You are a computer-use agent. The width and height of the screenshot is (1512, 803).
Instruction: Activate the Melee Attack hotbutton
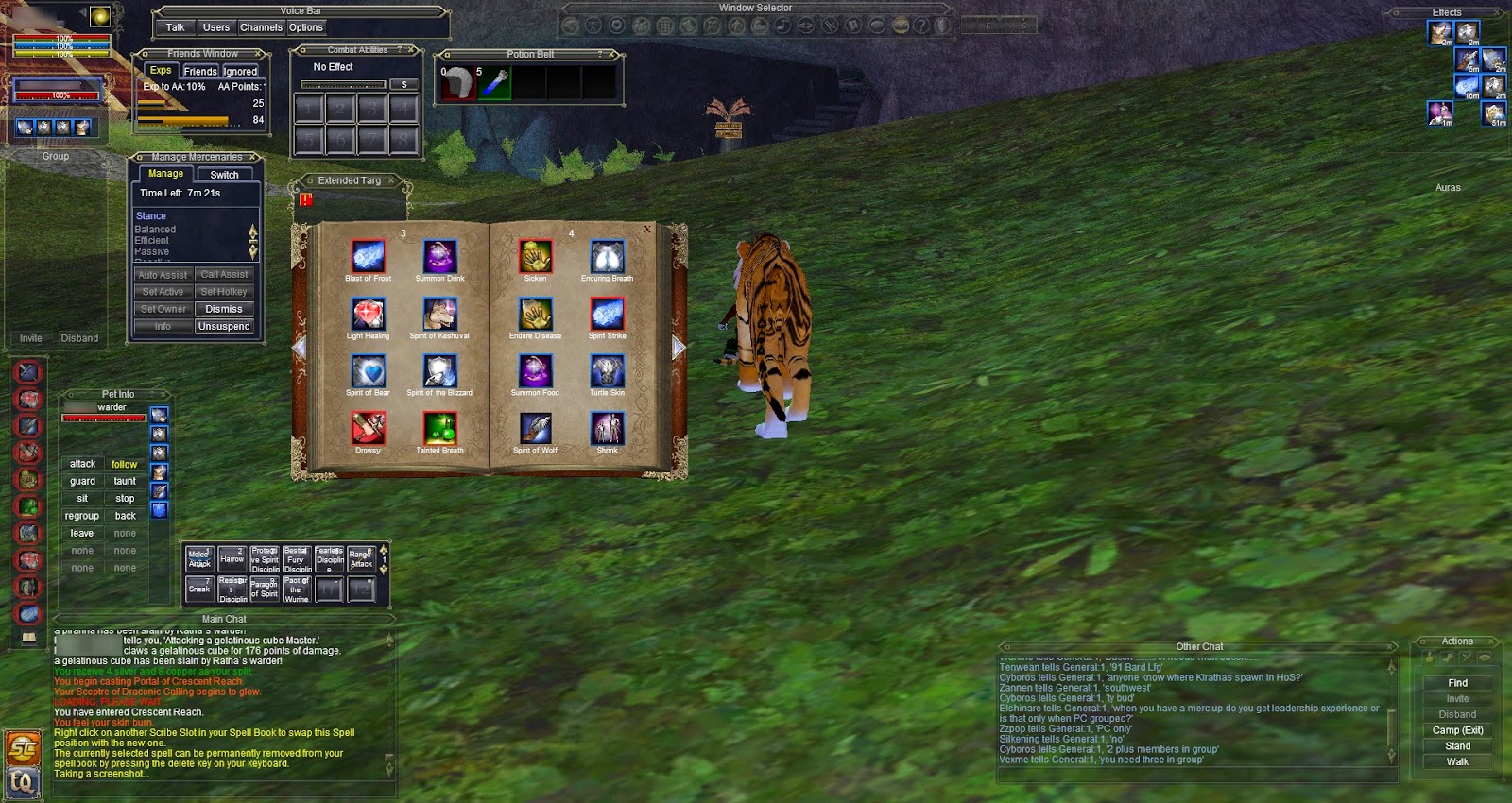point(198,559)
